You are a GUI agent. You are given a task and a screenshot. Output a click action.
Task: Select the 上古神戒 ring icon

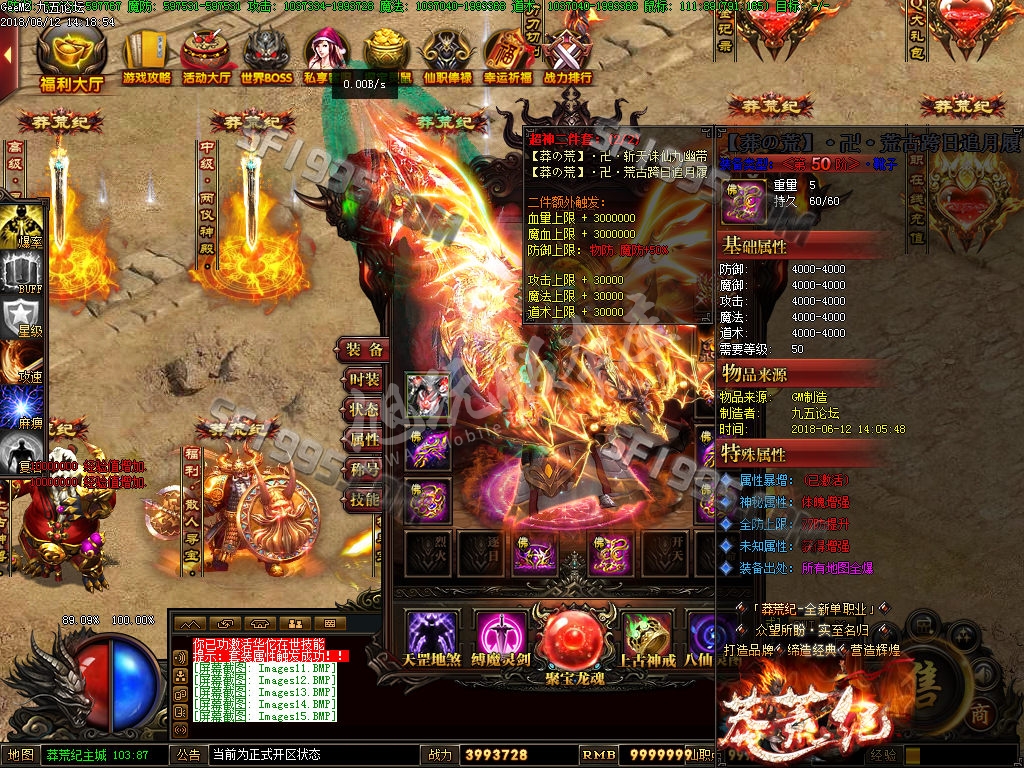(647, 634)
